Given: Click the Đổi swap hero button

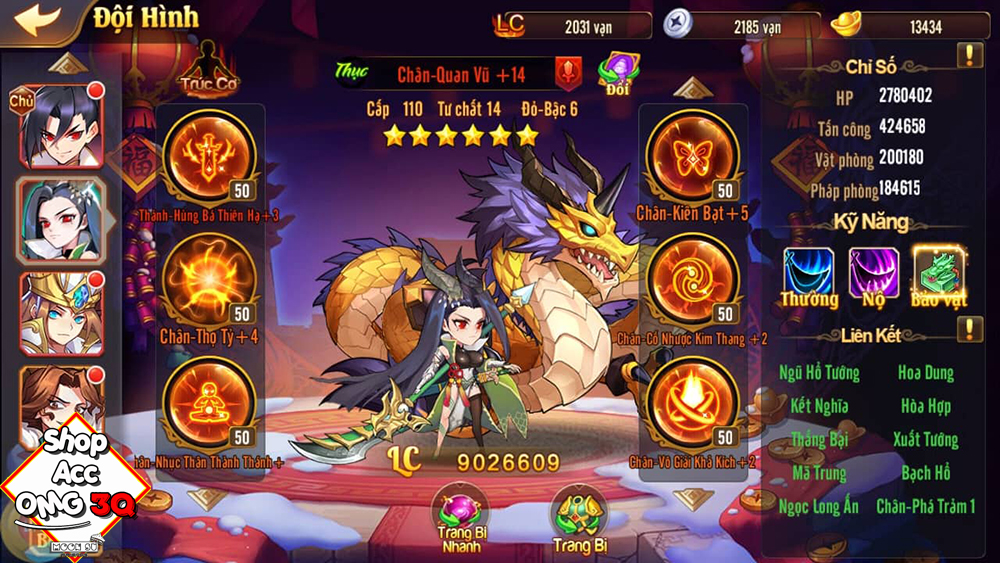Looking at the screenshot, I should tap(617, 72).
